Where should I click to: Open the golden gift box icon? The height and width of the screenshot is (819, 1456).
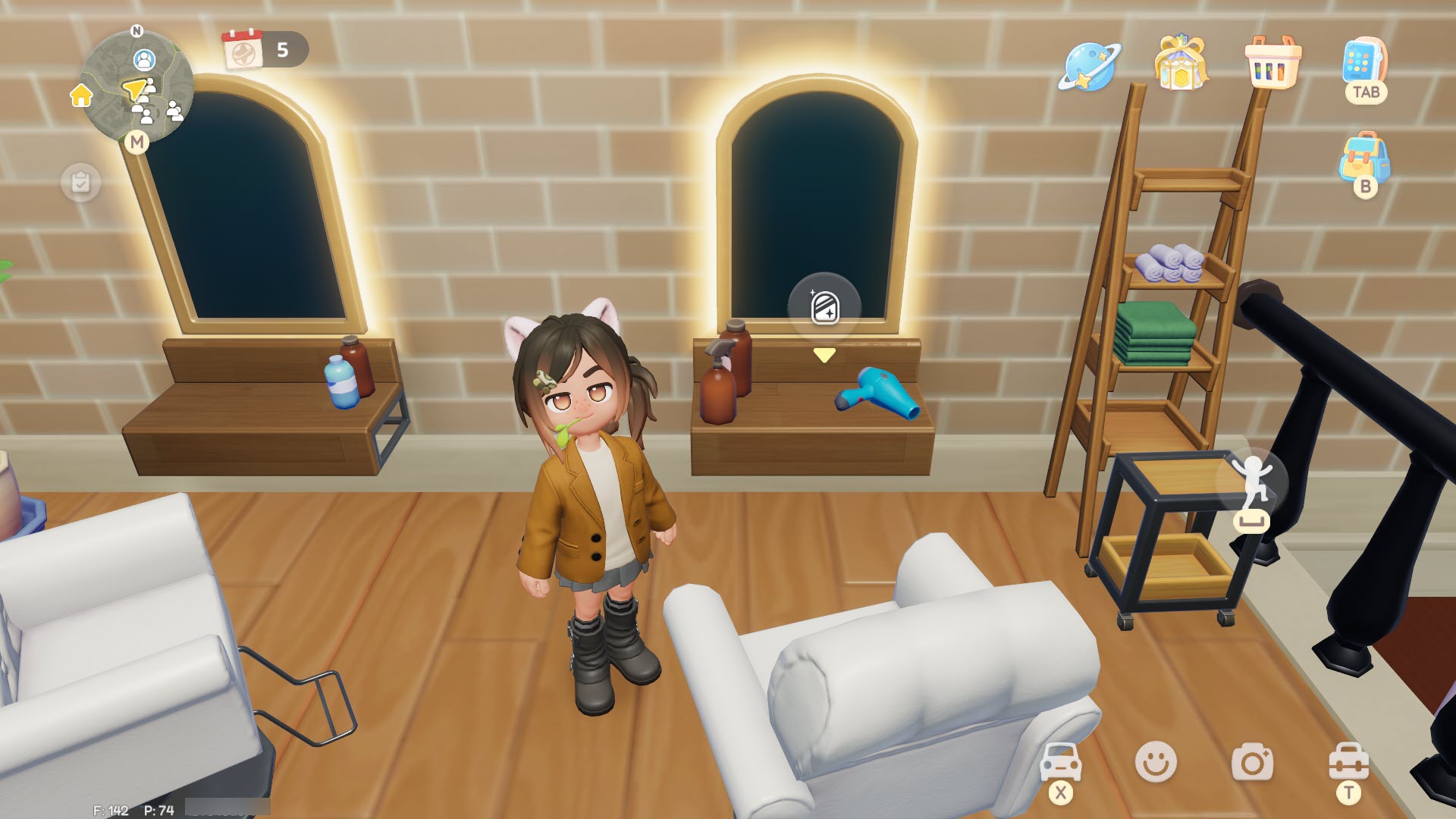pos(1180,62)
